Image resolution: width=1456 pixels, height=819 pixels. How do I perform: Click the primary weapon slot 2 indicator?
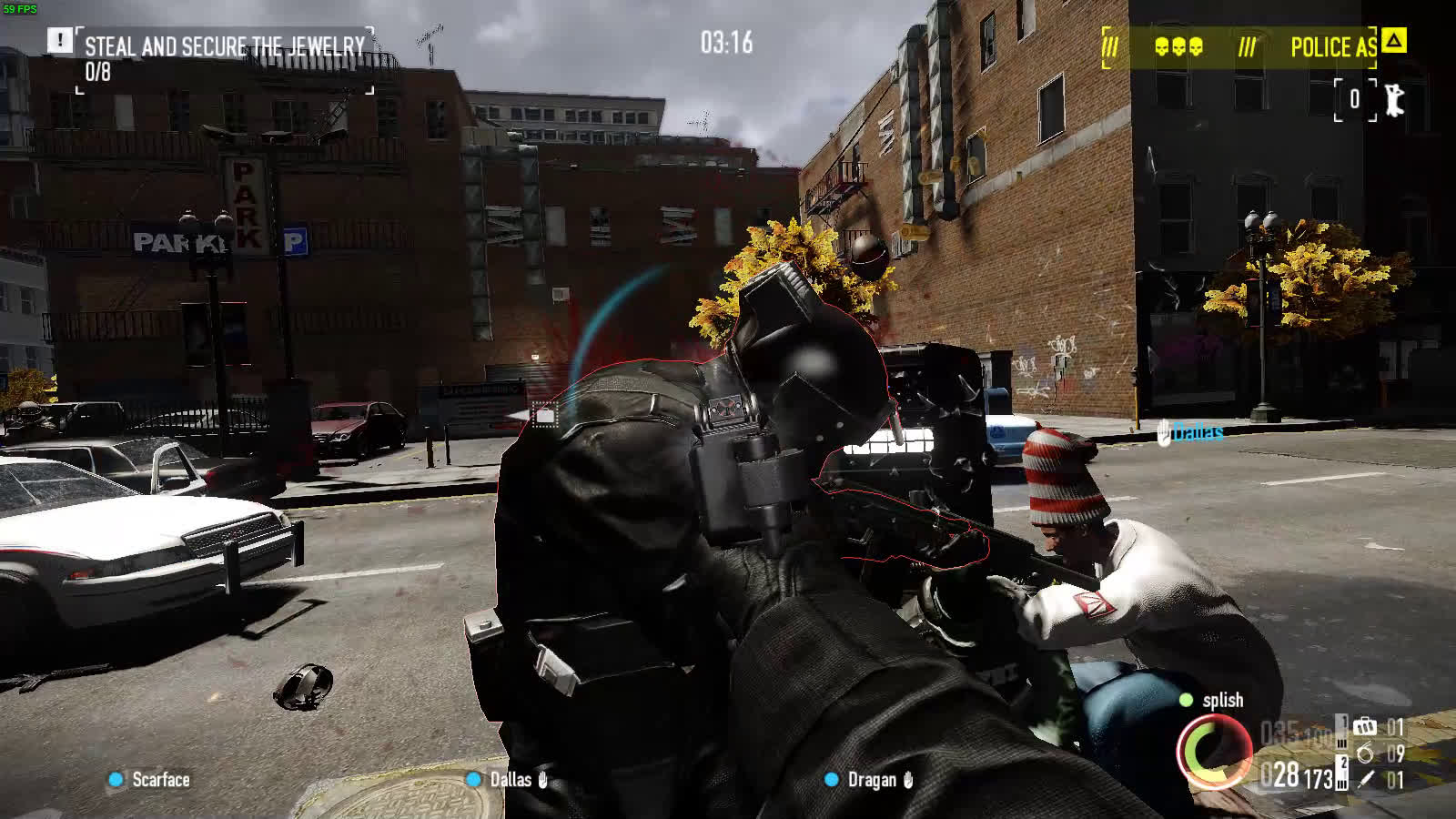point(1342,763)
